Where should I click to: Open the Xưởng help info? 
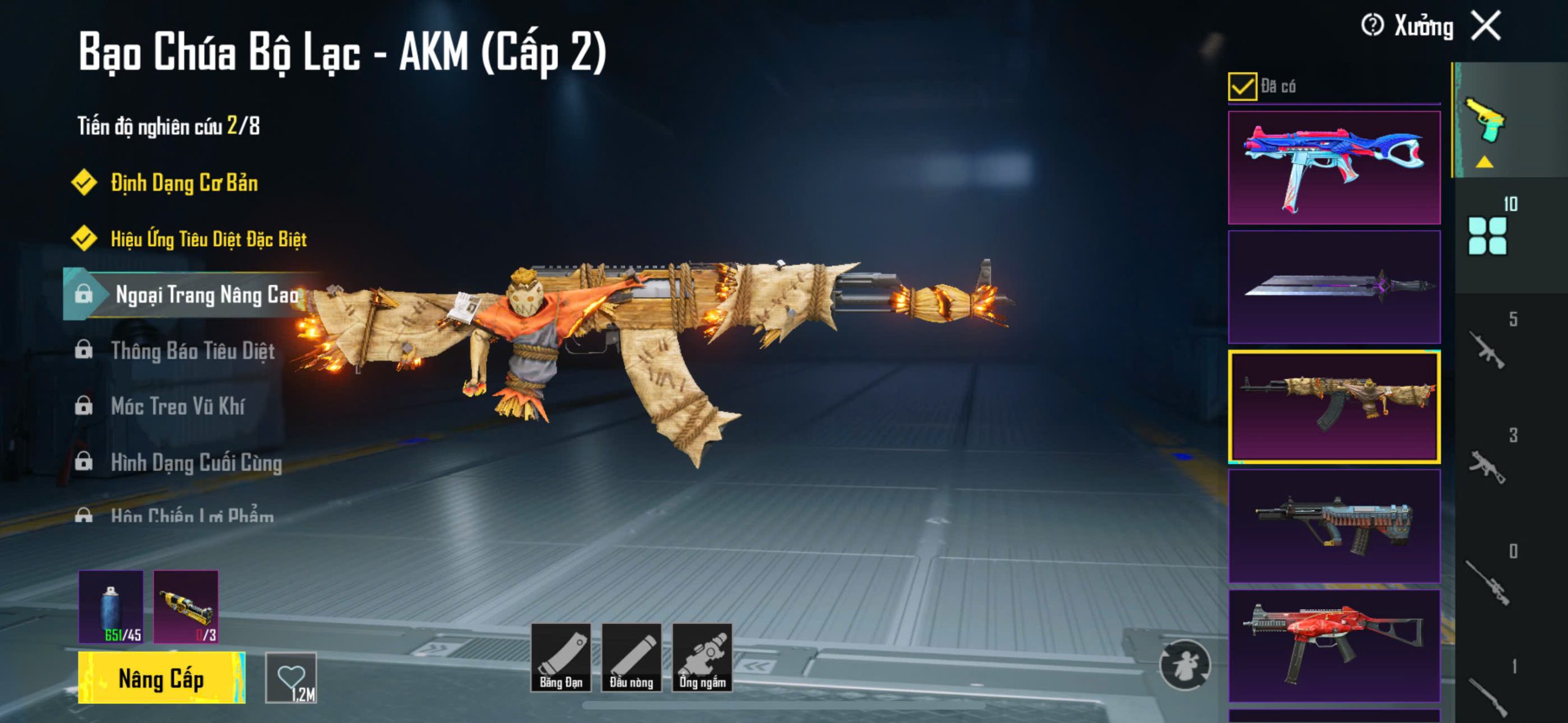pyautogui.click(x=1372, y=26)
